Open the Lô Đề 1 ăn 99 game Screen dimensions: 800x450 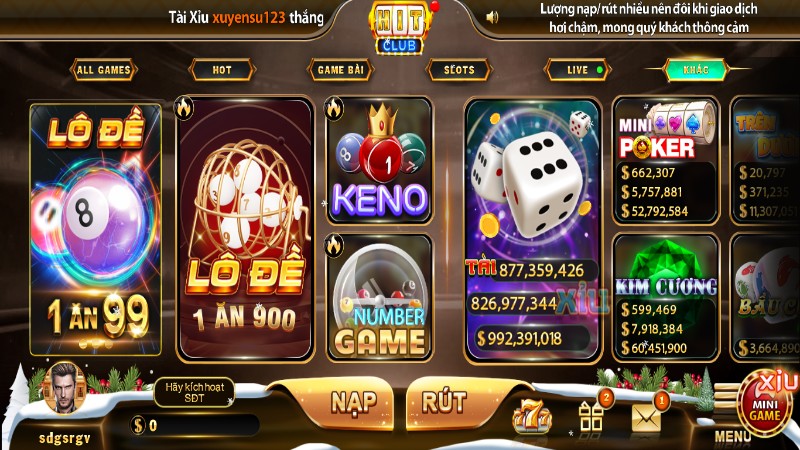[x=95, y=230]
